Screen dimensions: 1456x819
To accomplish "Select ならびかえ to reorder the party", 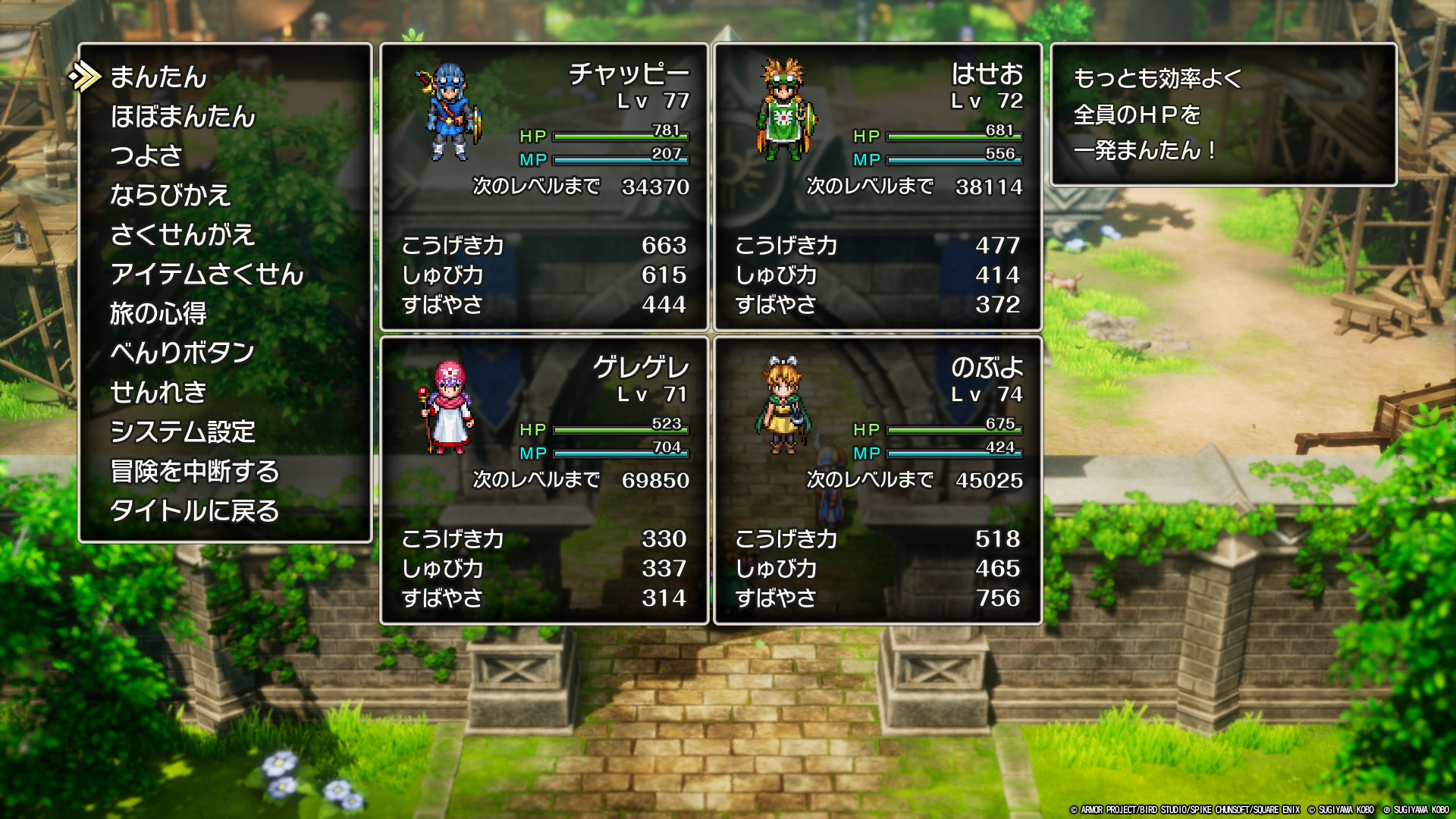I will click(170, 195).
